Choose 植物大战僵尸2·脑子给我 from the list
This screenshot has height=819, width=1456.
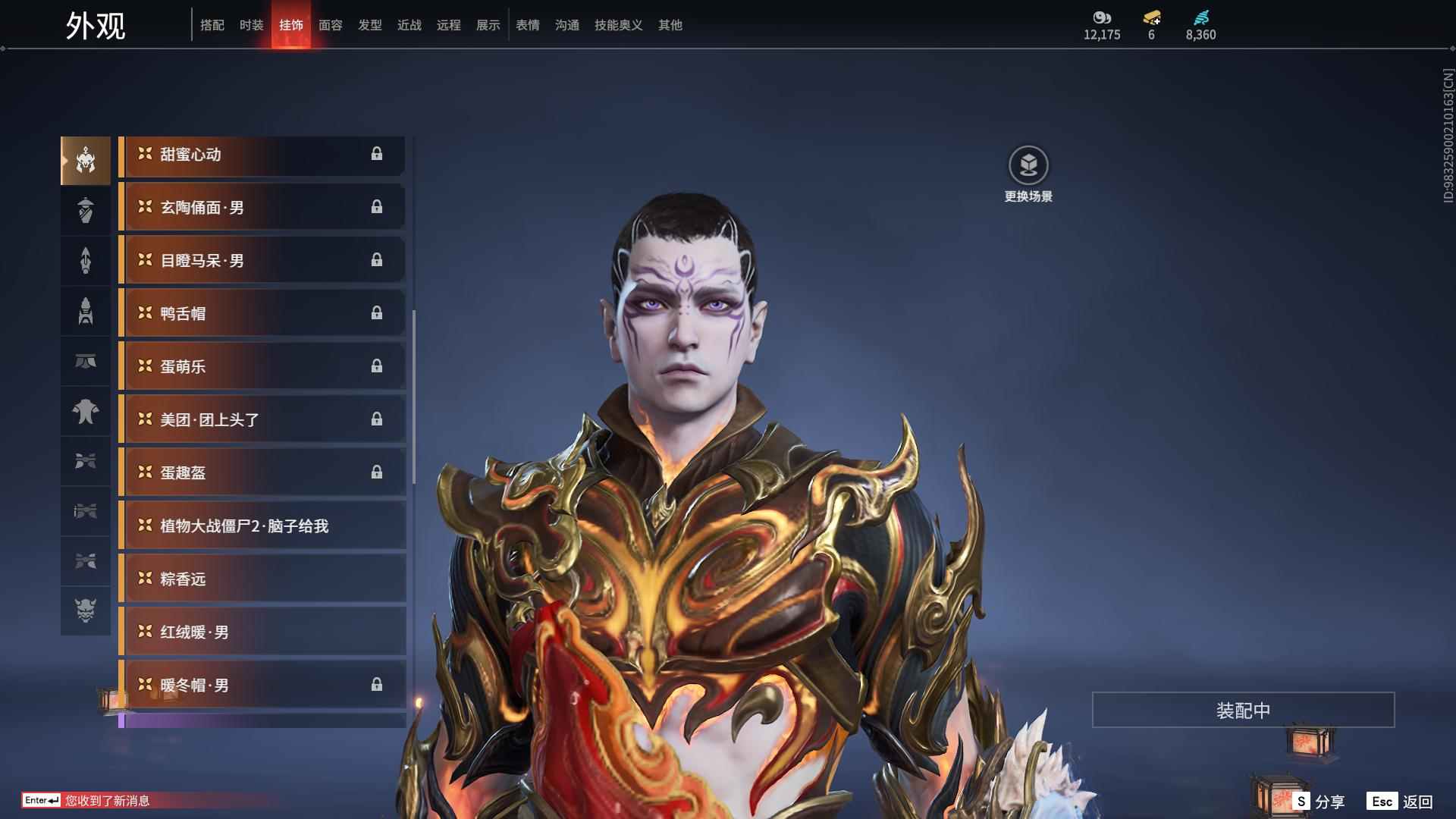pos(262,526)
